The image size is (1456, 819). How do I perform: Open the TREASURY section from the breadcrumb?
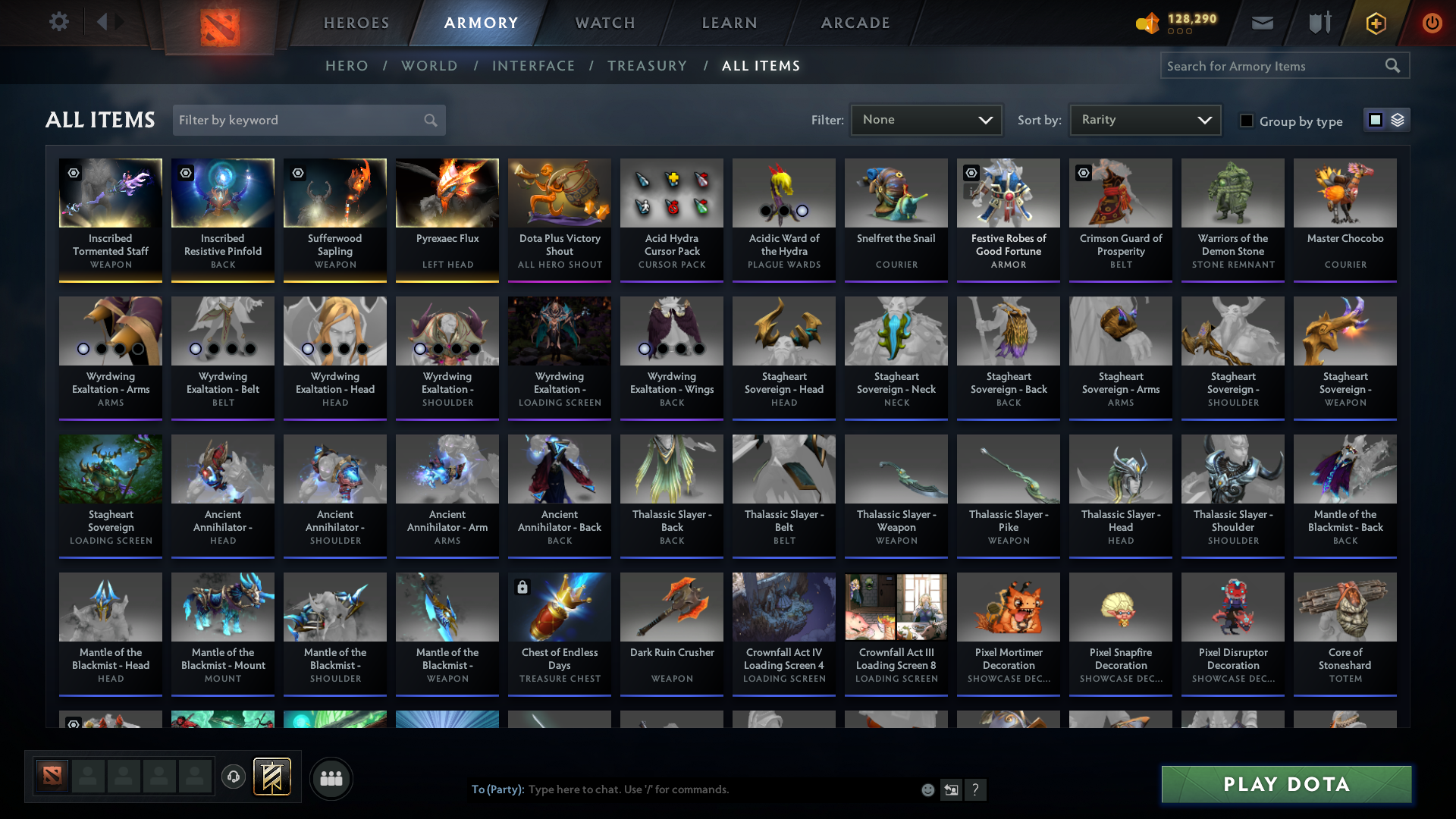(647, 66)
